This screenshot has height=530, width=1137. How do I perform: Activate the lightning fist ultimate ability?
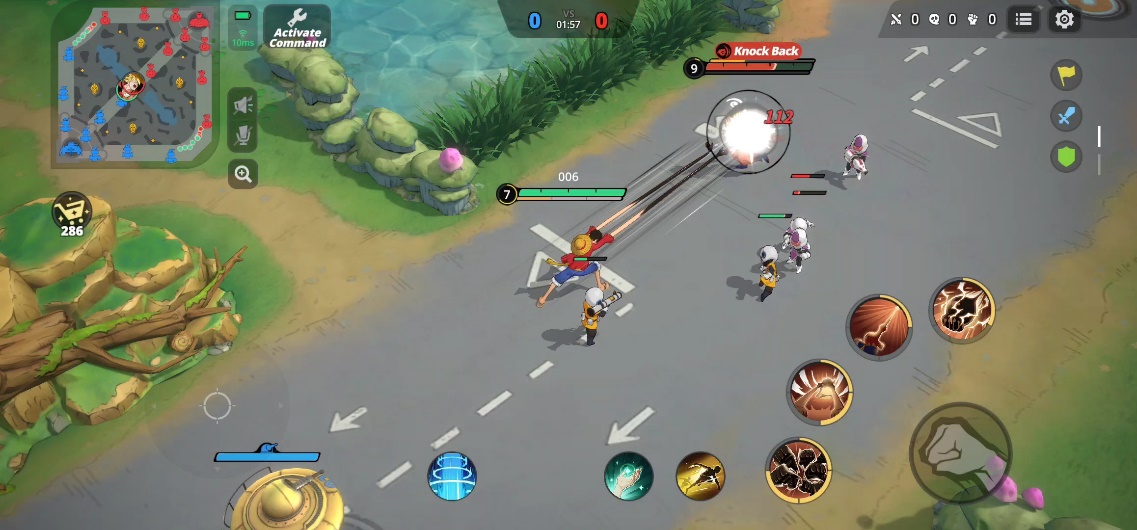pyautogui.click(x=962, y=310)
